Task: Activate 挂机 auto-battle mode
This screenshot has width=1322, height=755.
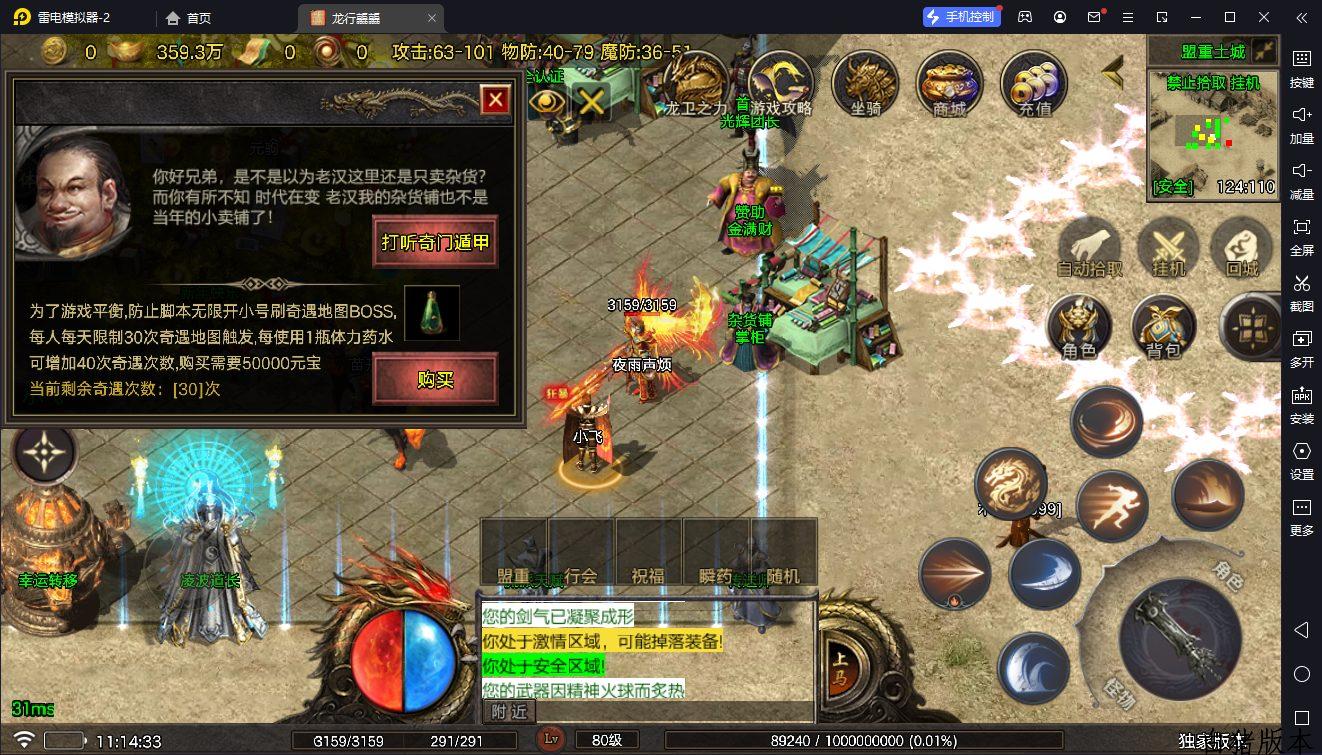Action: 1168,248
